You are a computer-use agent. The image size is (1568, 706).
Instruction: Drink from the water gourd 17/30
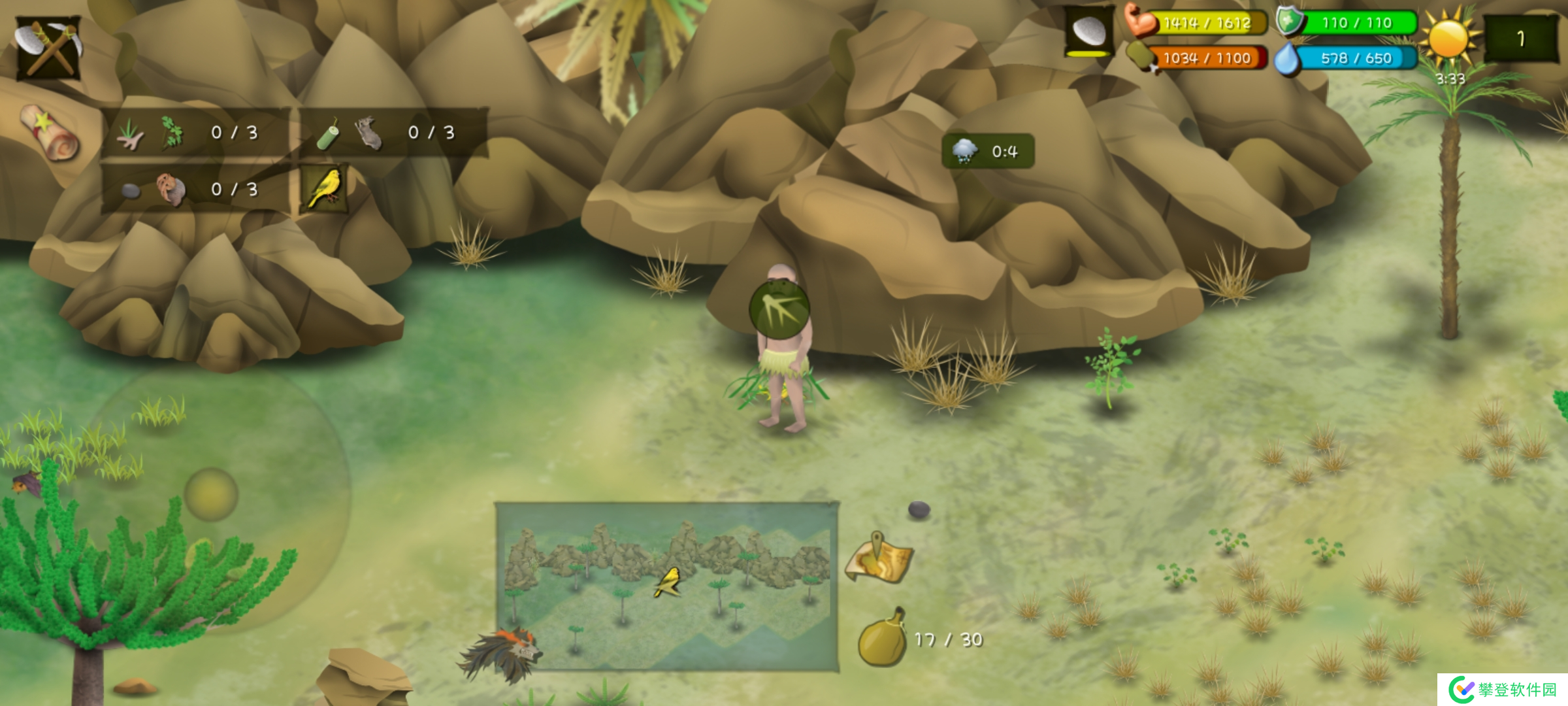point(883,639)
